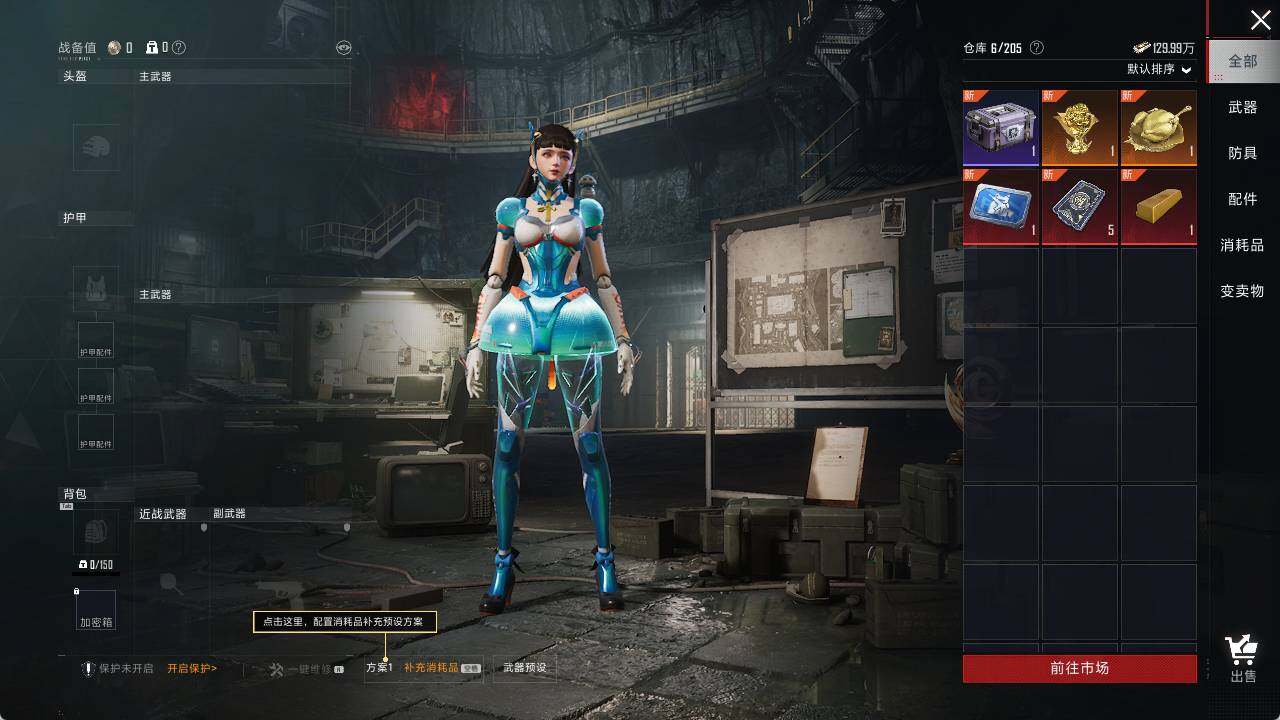The width and height of the screenshot is (1280, 720).
Task: Choose the golden roast chicken item
Action: 1158,128
